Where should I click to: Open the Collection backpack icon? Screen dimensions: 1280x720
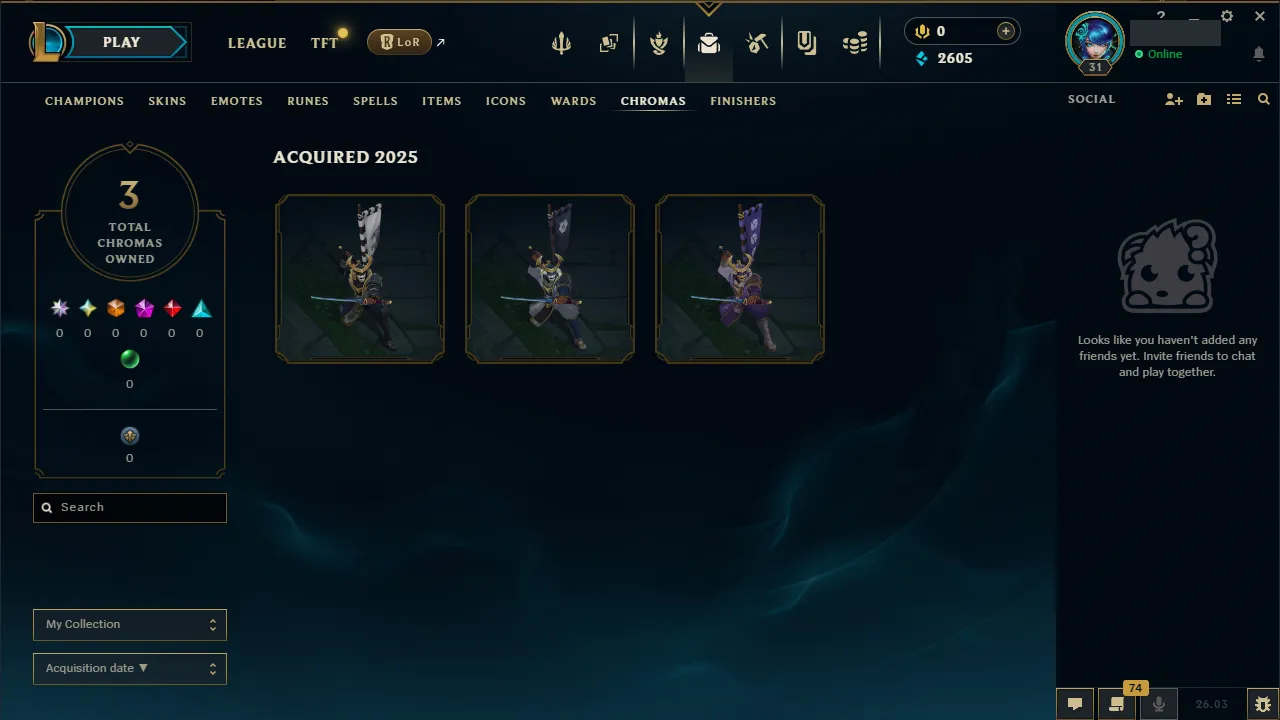(x=709, y=42)
